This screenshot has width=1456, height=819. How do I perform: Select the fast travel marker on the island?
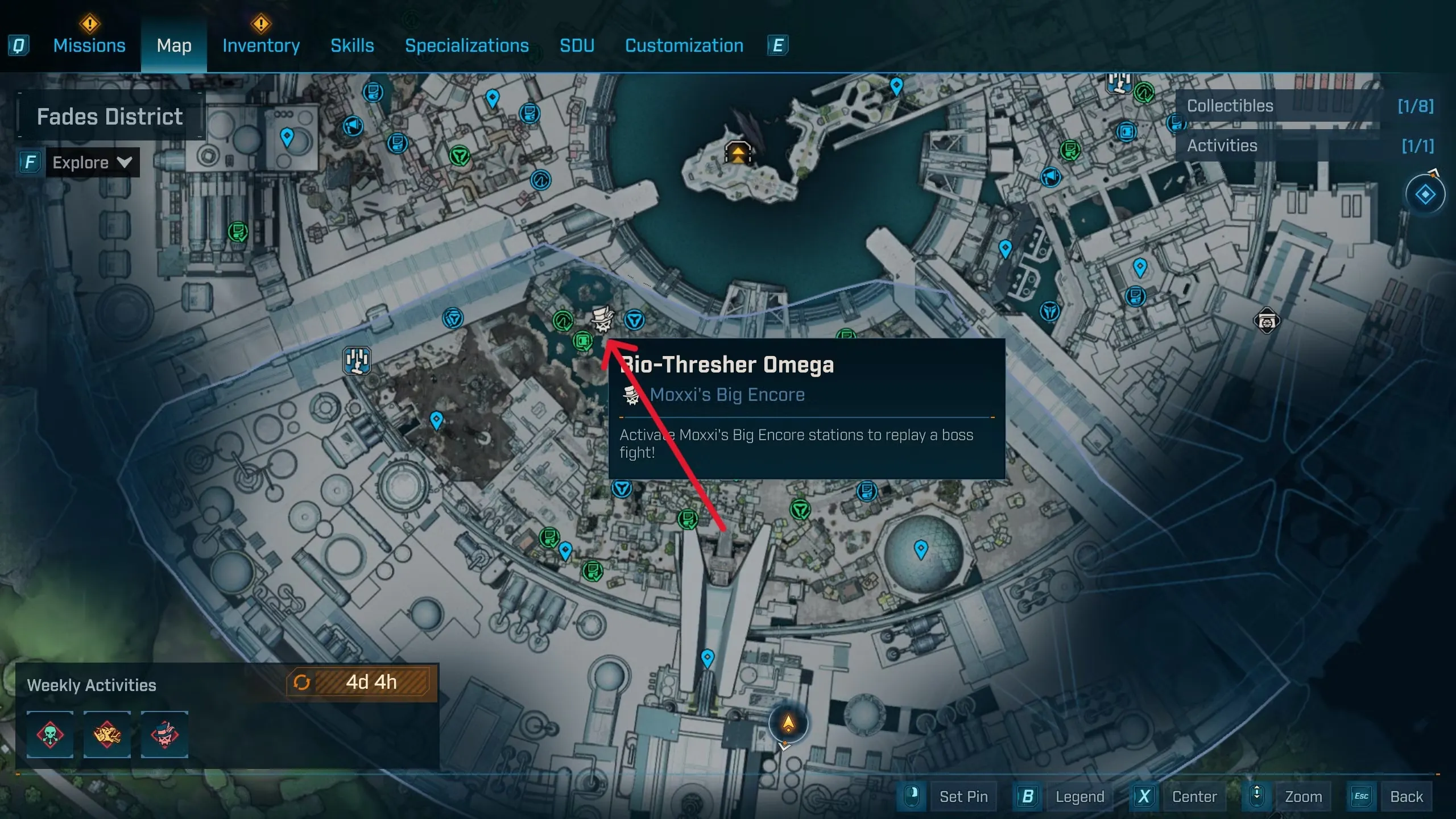(738, 152)
